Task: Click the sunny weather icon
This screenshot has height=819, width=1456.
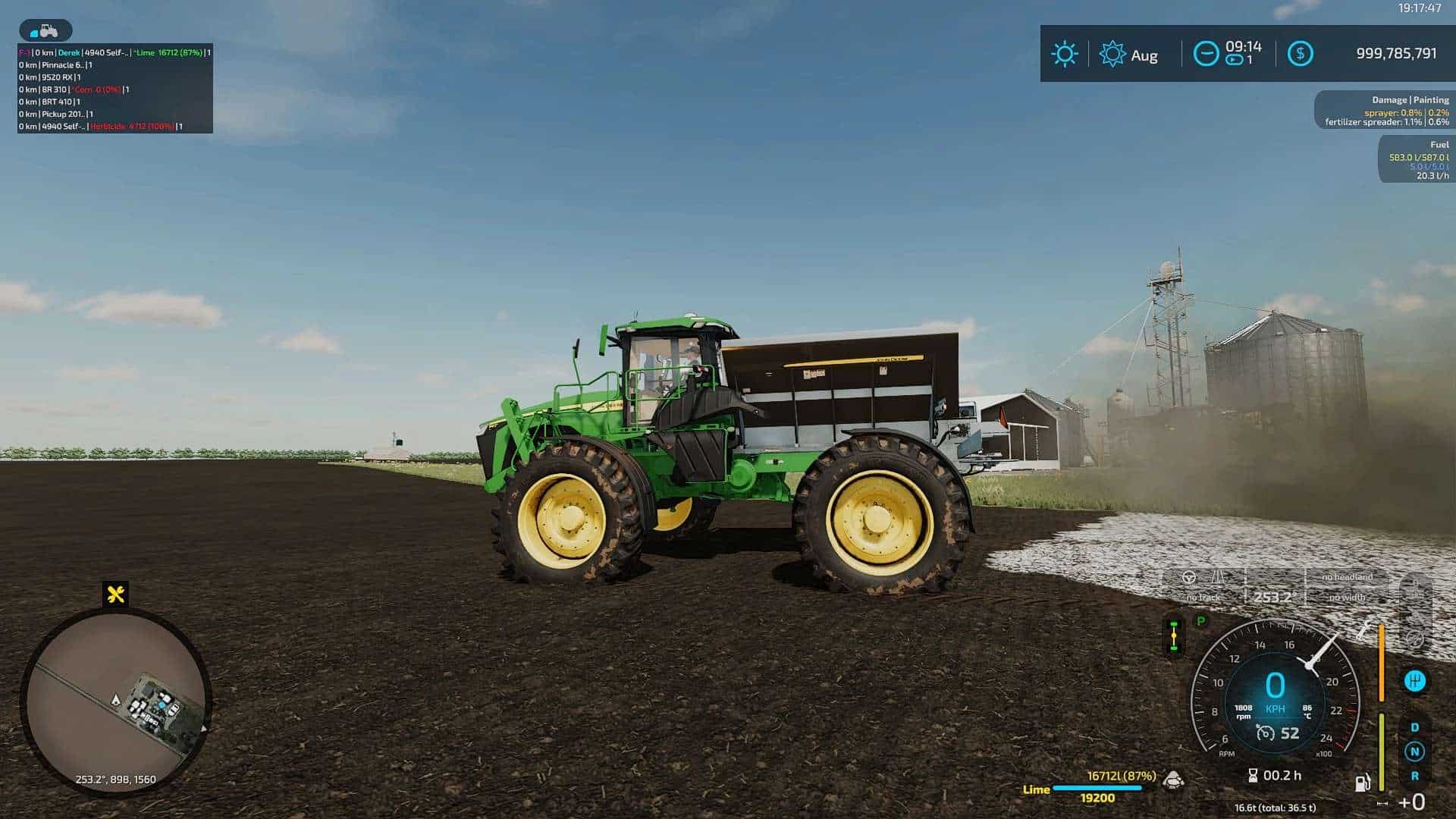Action: 1064,54
